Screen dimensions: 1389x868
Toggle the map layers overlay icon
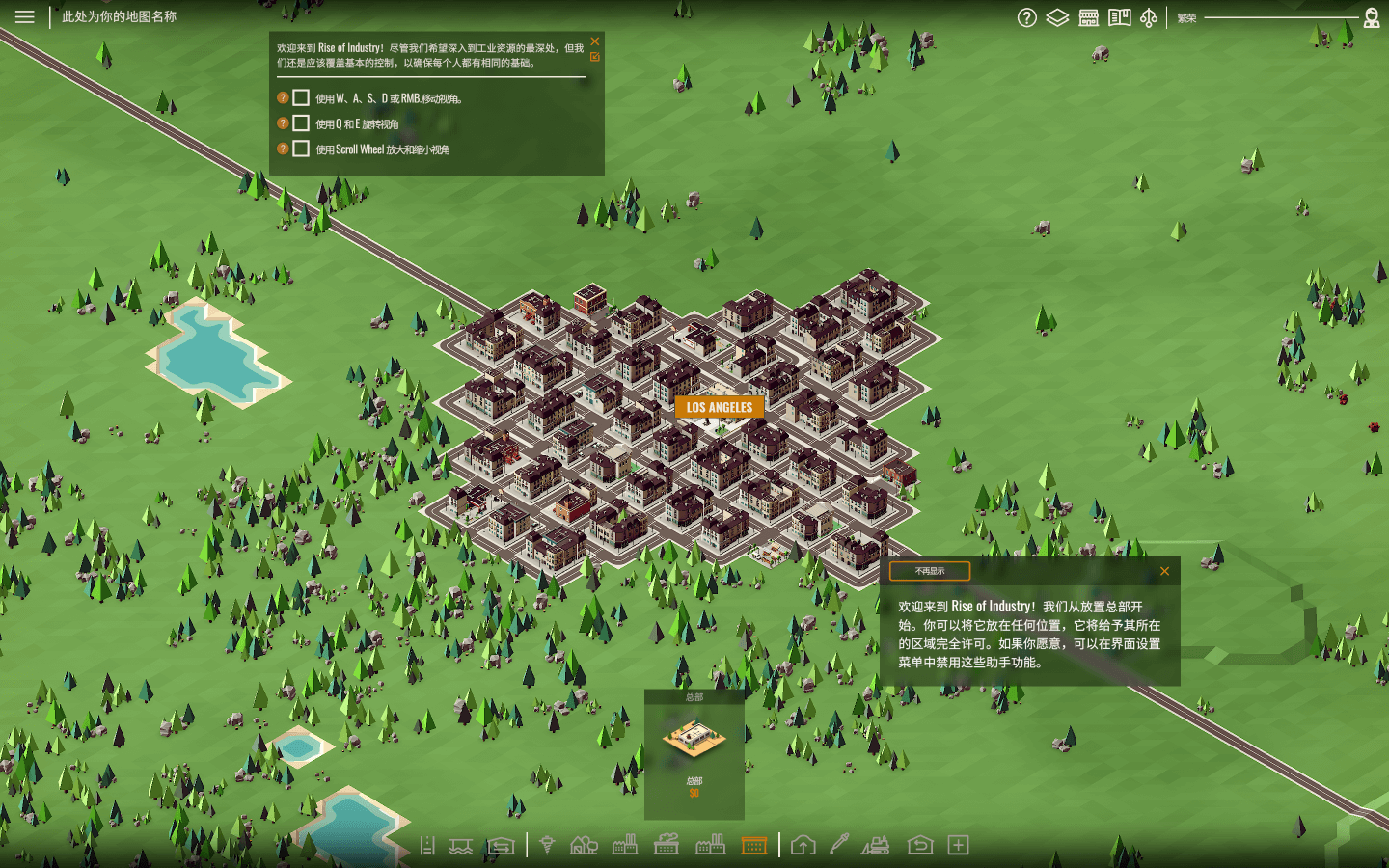[x=1057, y=17]
